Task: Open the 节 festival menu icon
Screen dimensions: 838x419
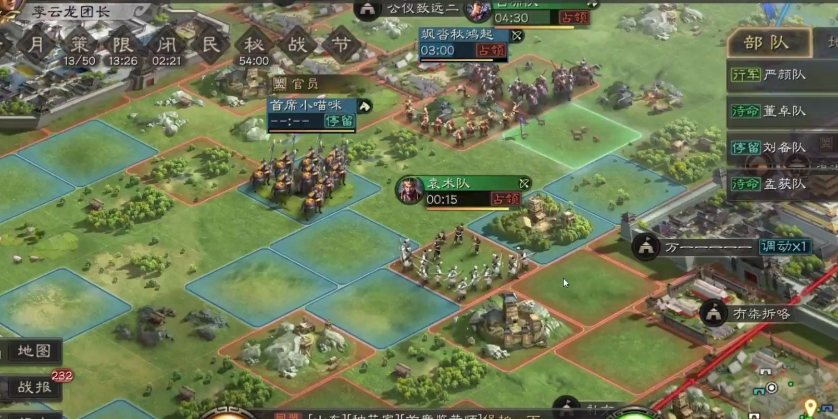Action: tap(342, 45)
